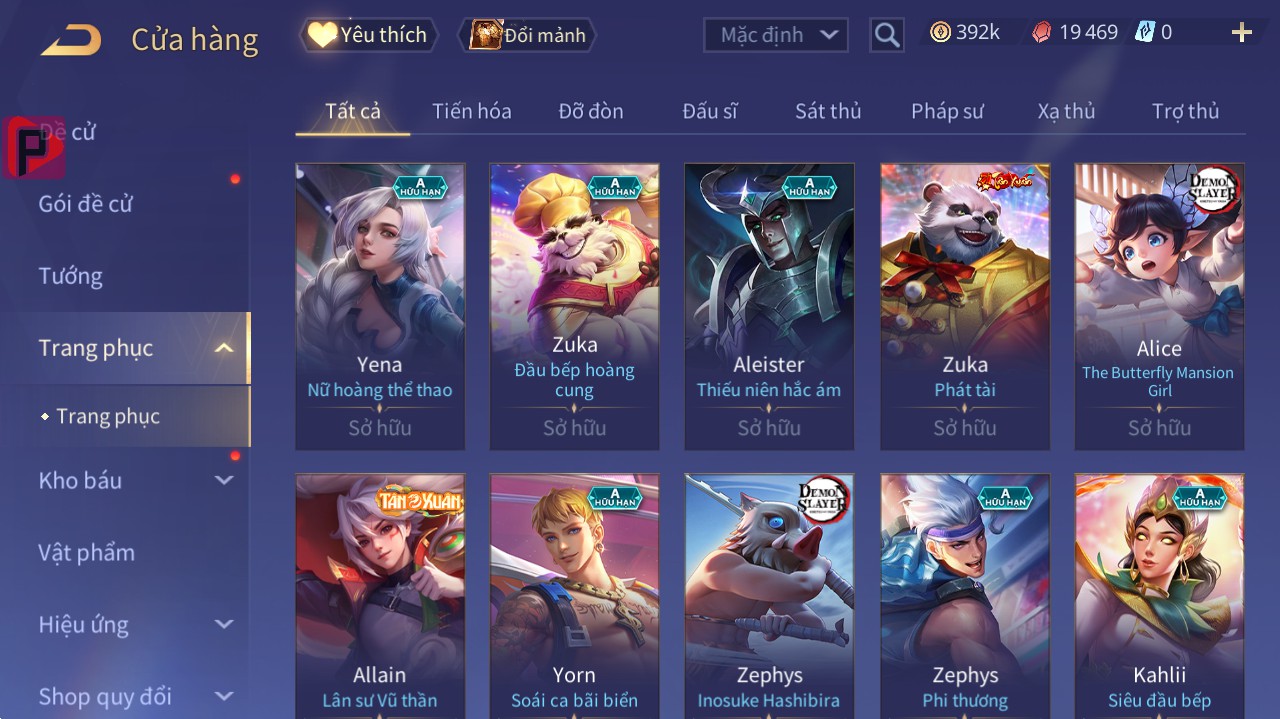Go back using the return arrow

[71, 40]
